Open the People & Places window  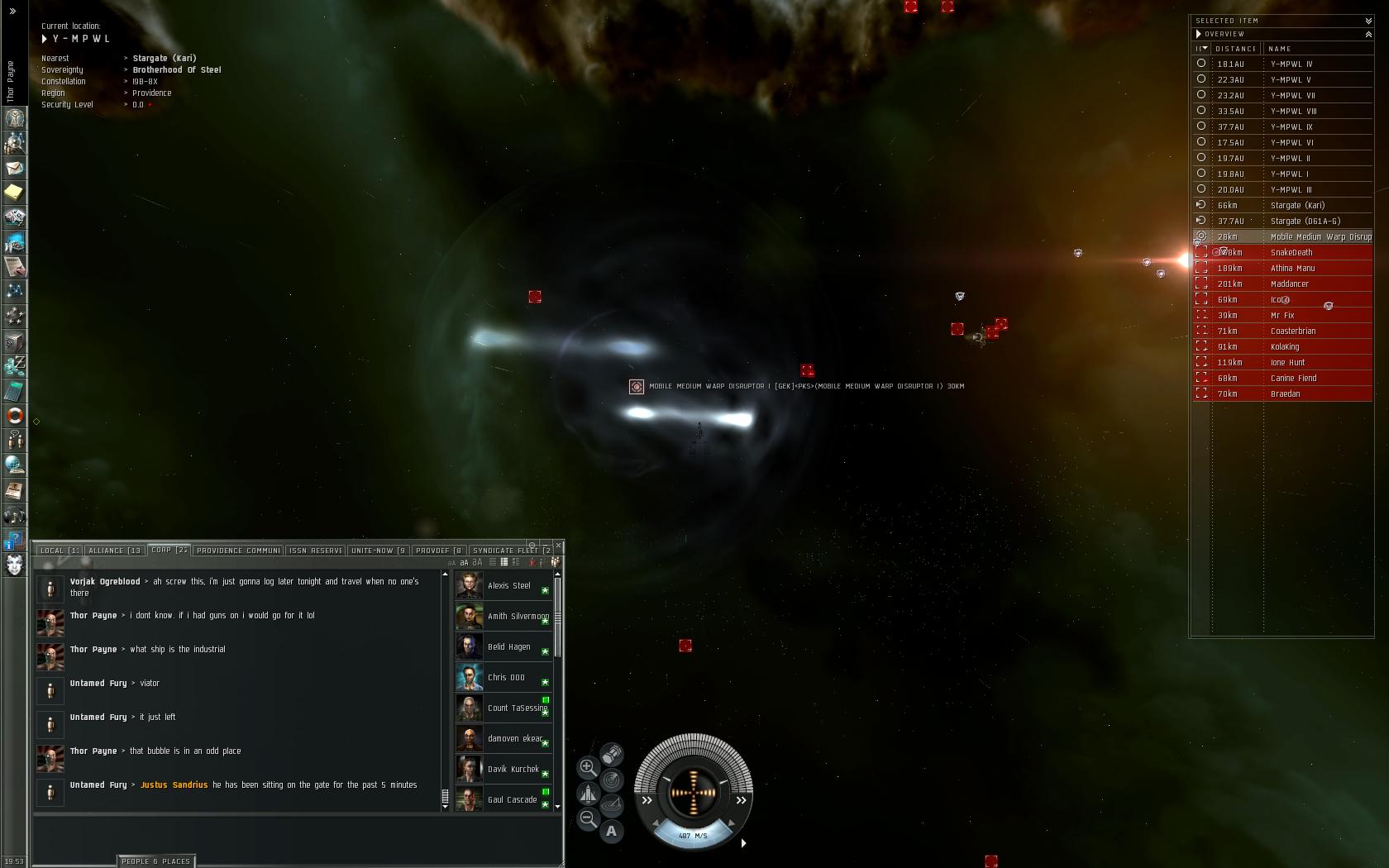(x=155, y=861)
